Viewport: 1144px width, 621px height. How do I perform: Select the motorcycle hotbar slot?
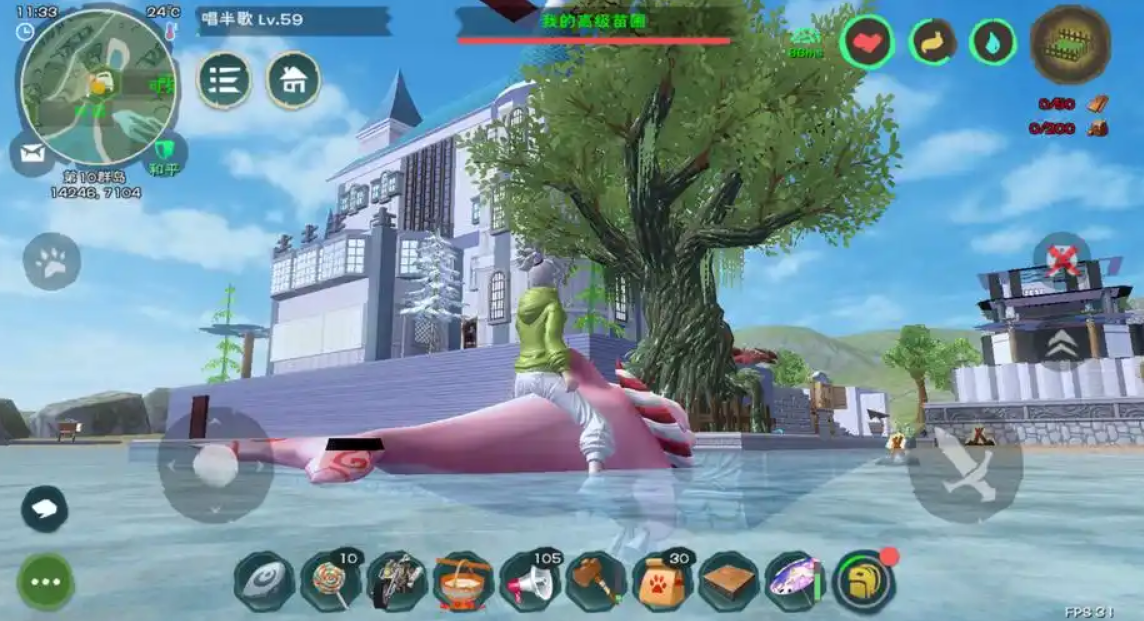[x=397, y=582]
